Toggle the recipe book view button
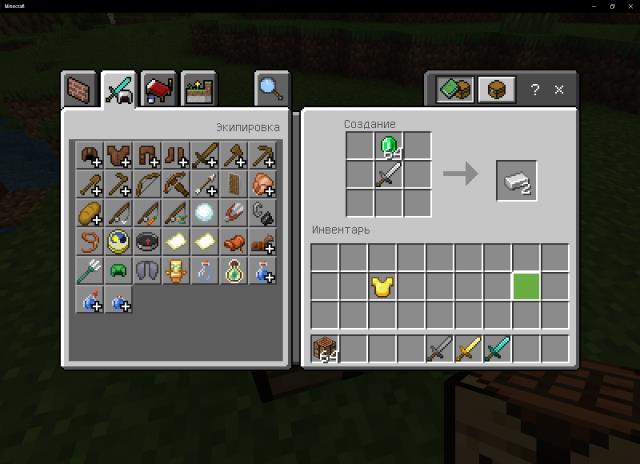This screenshot has height=464, width=640. 455,90
